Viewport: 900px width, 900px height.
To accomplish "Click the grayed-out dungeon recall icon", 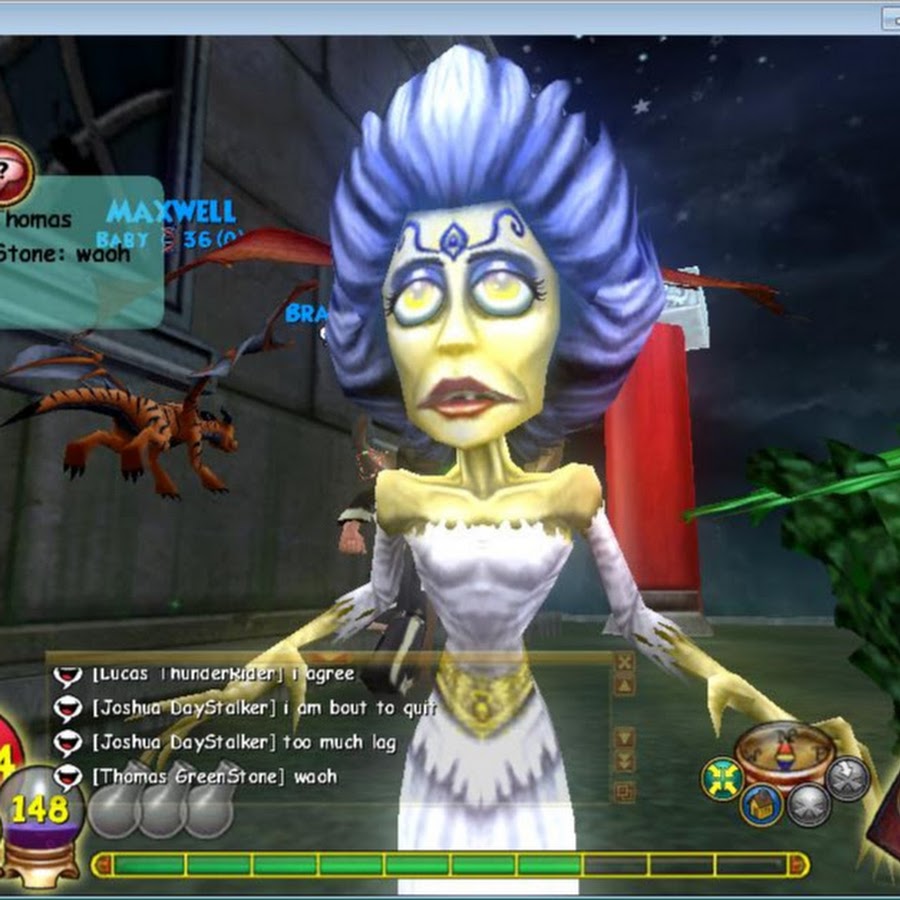I will [x=808, y=805].
